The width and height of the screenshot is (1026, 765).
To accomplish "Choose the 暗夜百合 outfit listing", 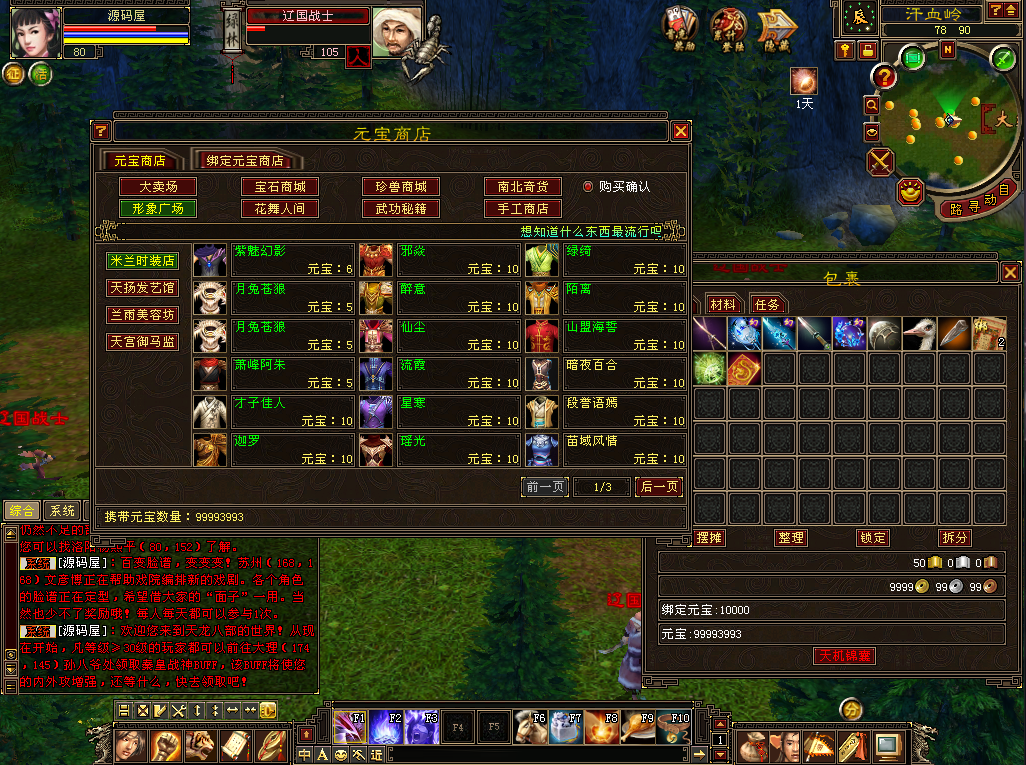I will [606, 373].
